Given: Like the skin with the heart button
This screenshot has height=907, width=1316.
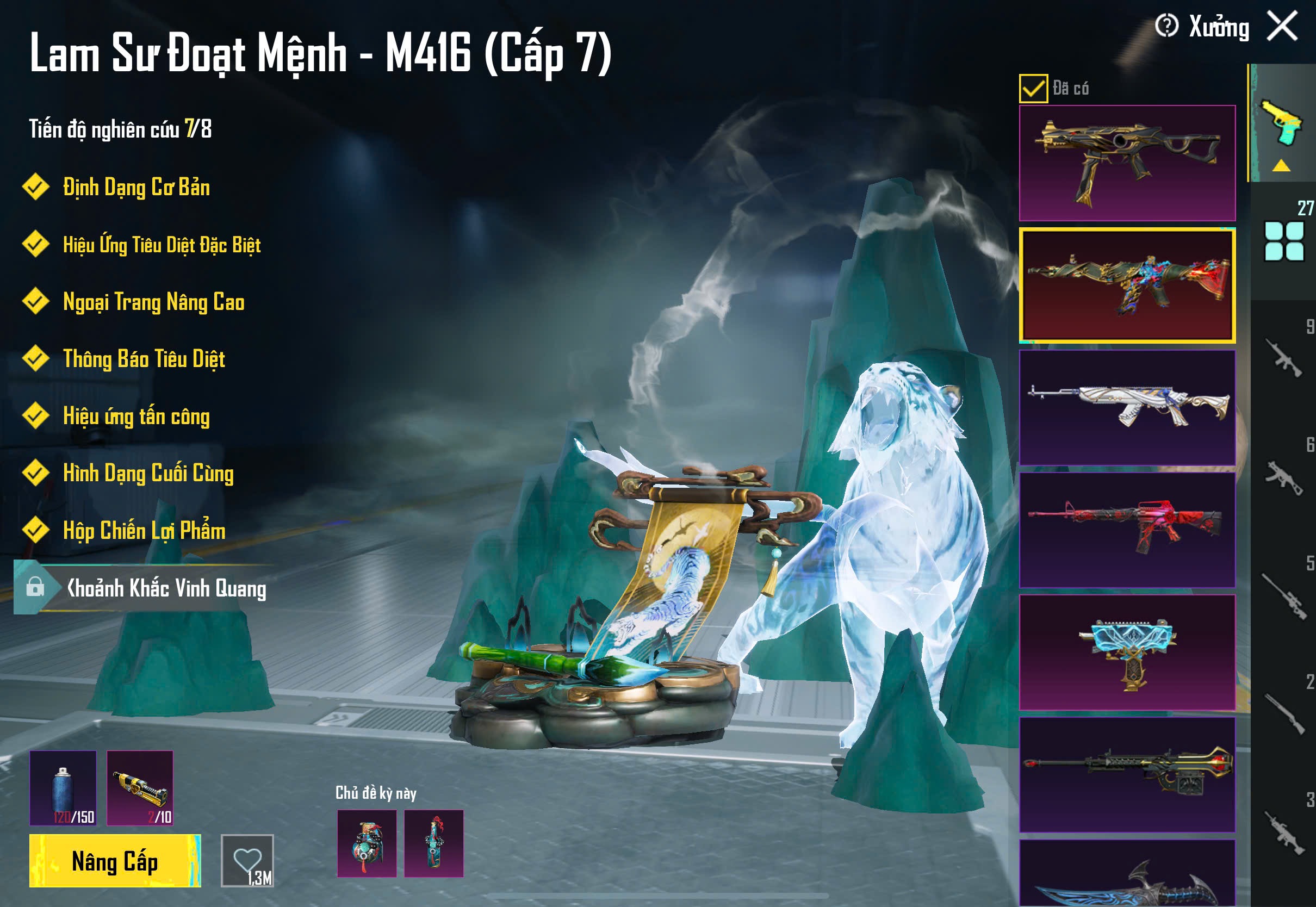Looking at the screenshot, I should (x=247, y=860).
